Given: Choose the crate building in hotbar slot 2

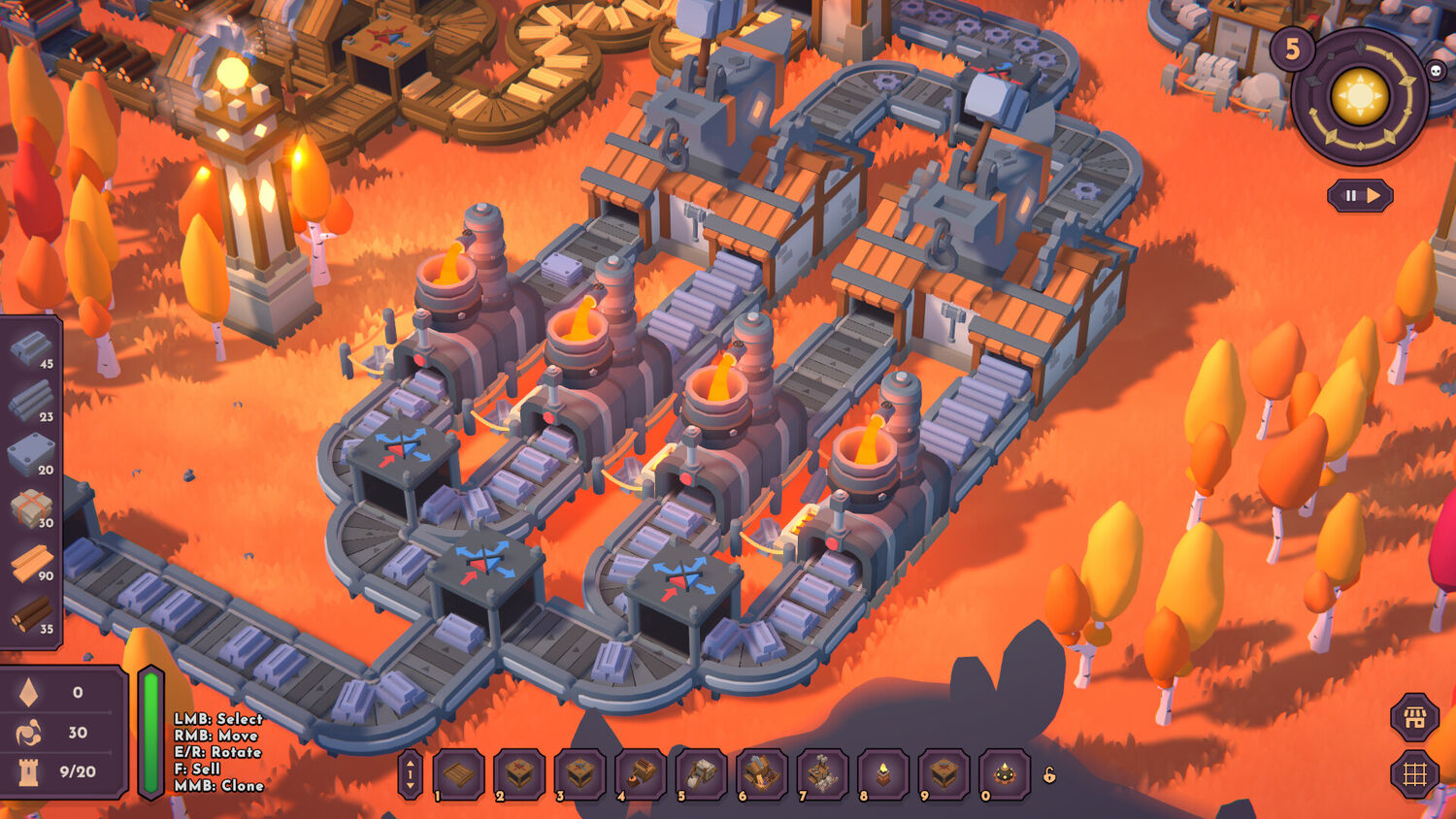Looking at the screenshot, I should click(519, 774).
